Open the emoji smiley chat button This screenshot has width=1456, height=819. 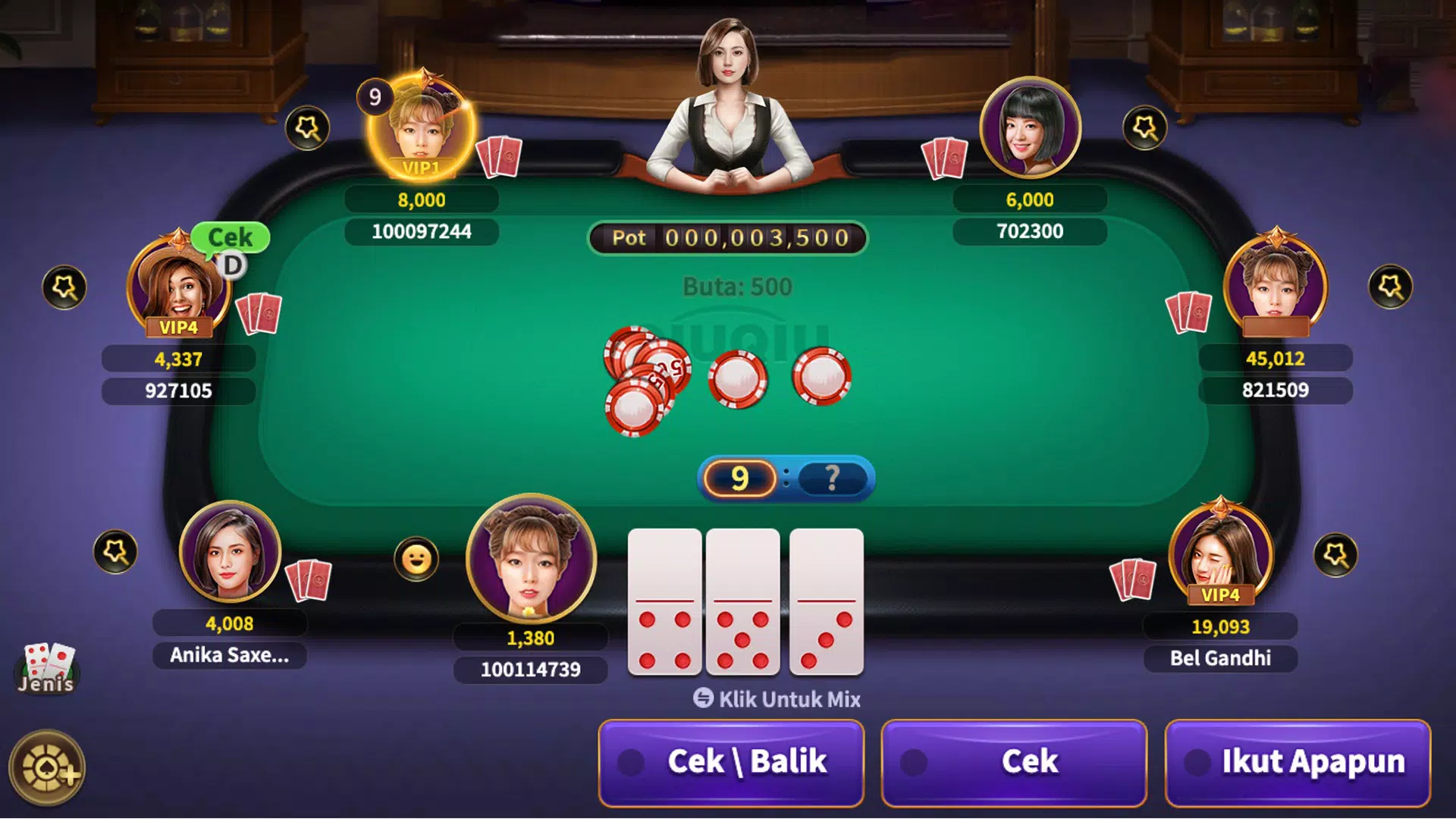(416, 560)
